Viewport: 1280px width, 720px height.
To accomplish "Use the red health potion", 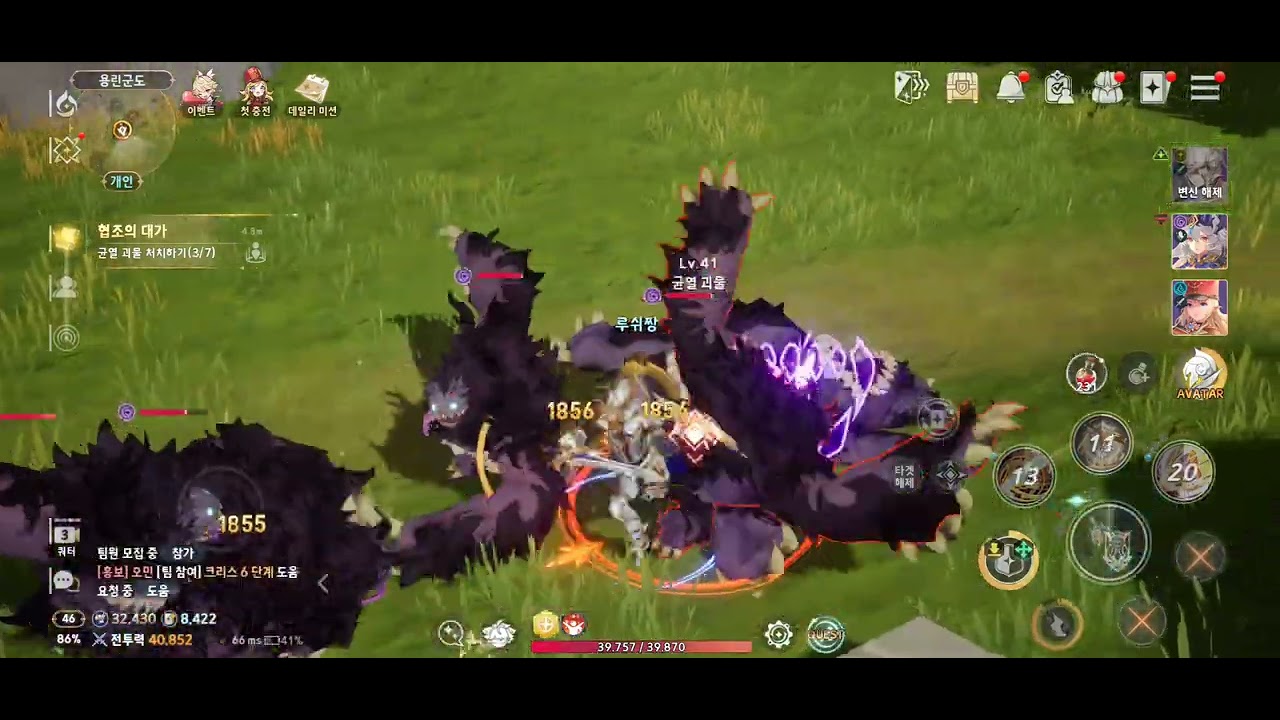I will (1086, 373).
